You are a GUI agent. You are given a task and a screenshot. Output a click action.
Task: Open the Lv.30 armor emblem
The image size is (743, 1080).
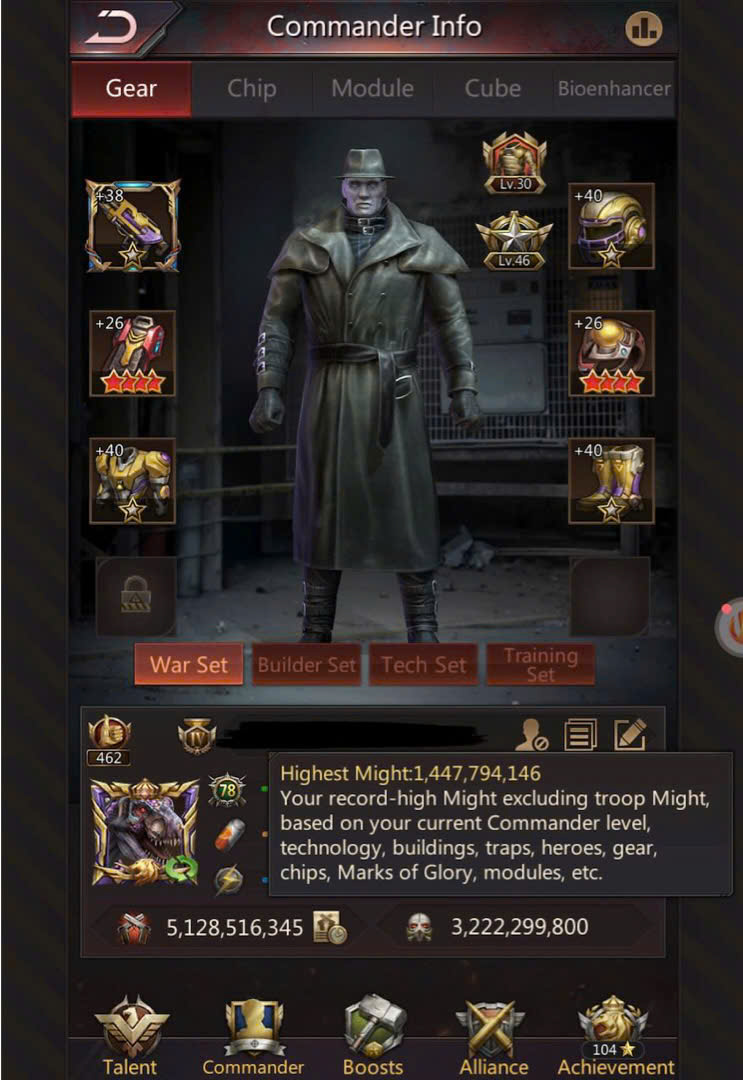514,163
